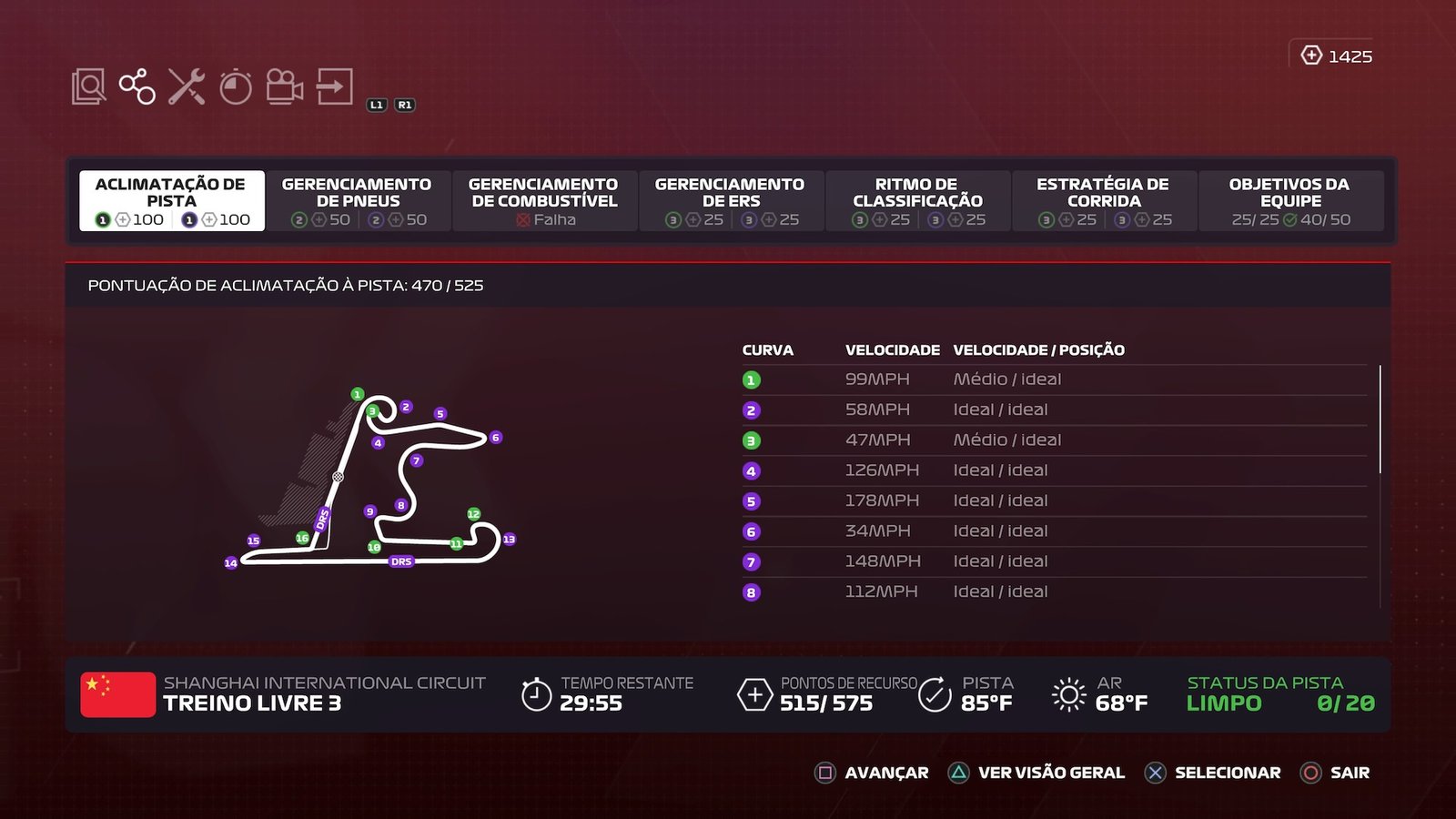1456x819 pixels.
Task: Click the magnifier document icon
Action: coord(88,87)
